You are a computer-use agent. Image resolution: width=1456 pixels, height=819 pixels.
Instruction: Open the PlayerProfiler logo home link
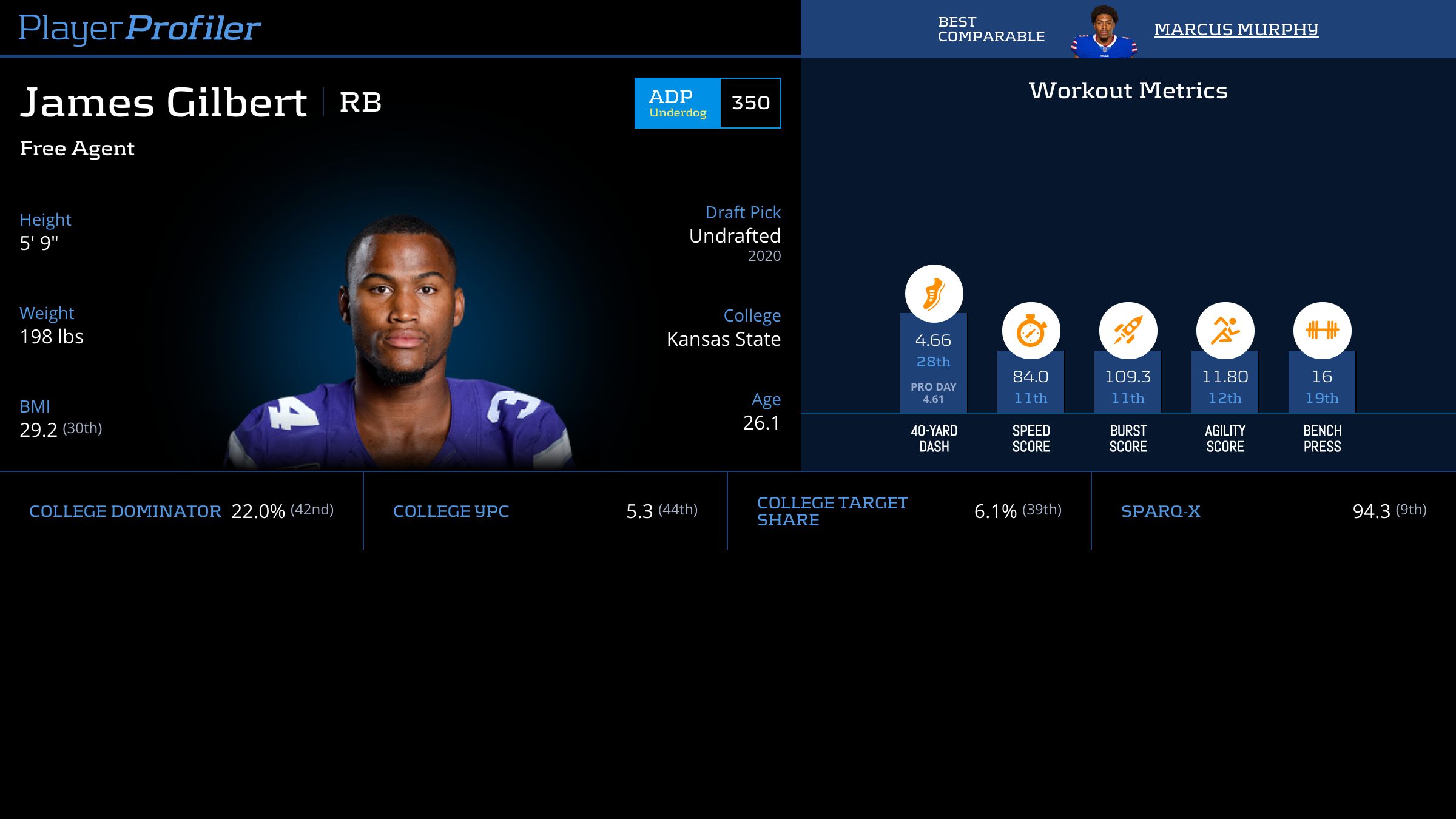coord(140,28)
